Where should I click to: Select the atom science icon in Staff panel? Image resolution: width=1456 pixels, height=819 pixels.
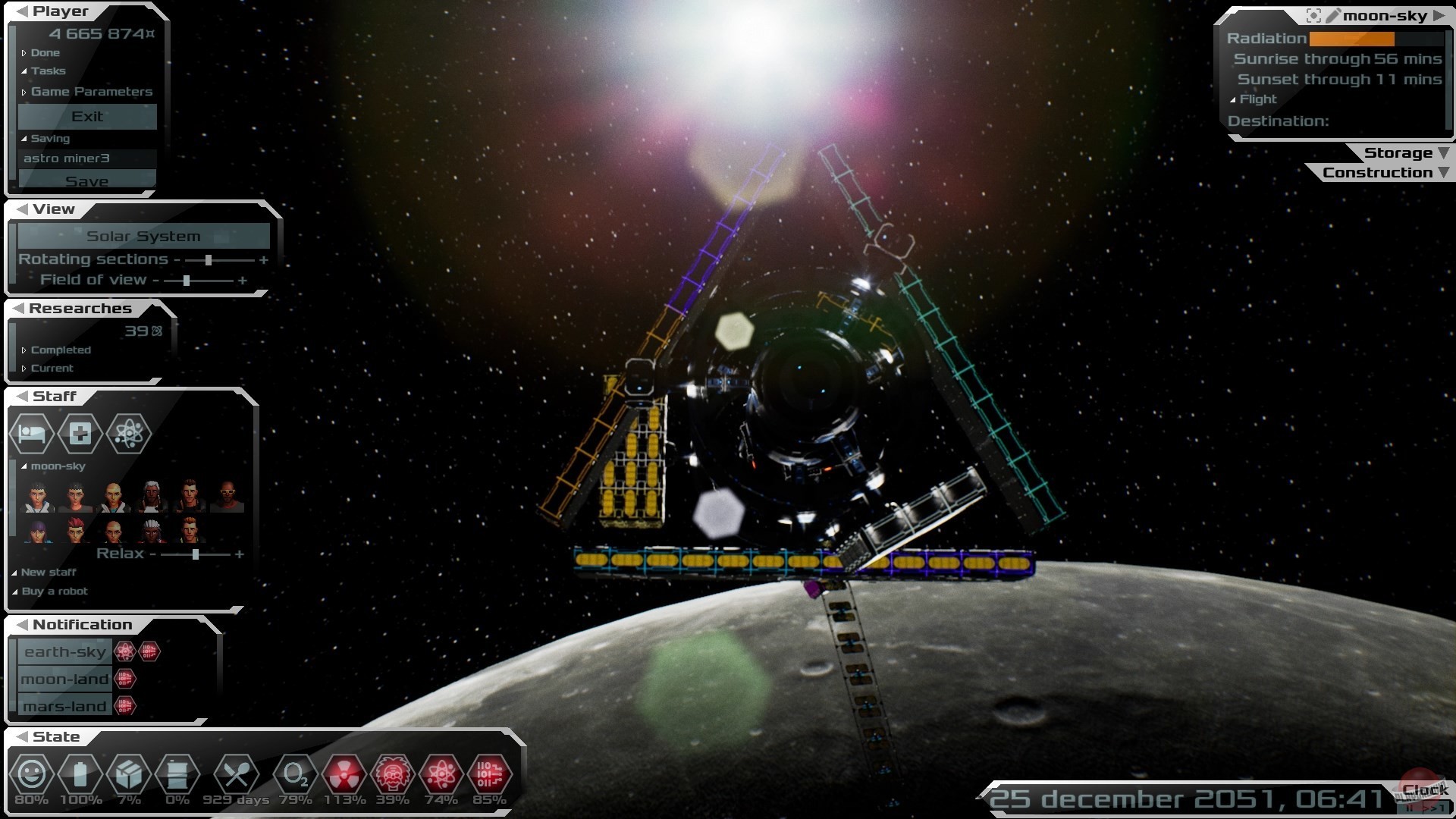(127, 434)
